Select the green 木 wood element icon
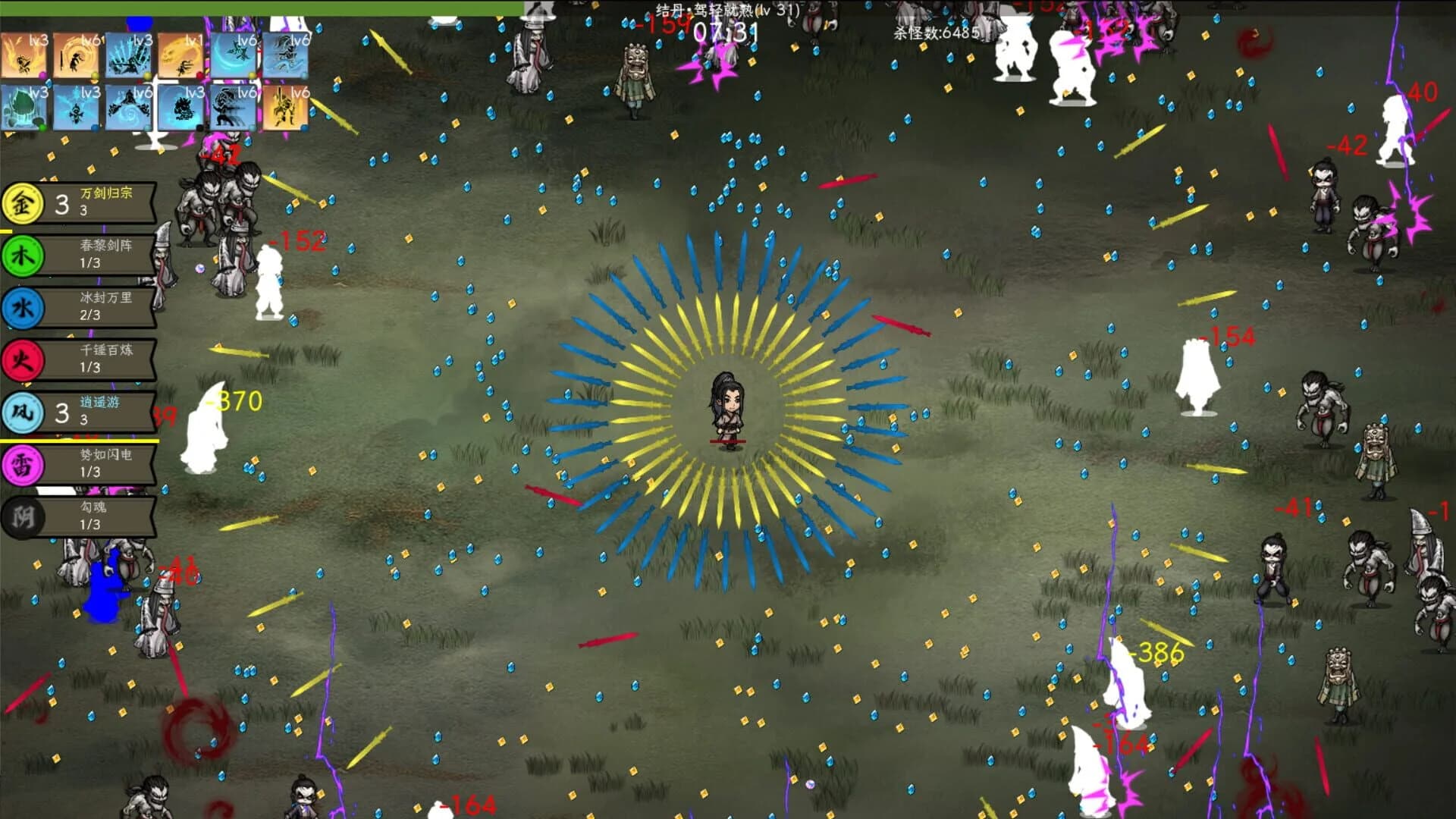 (23, 253)
